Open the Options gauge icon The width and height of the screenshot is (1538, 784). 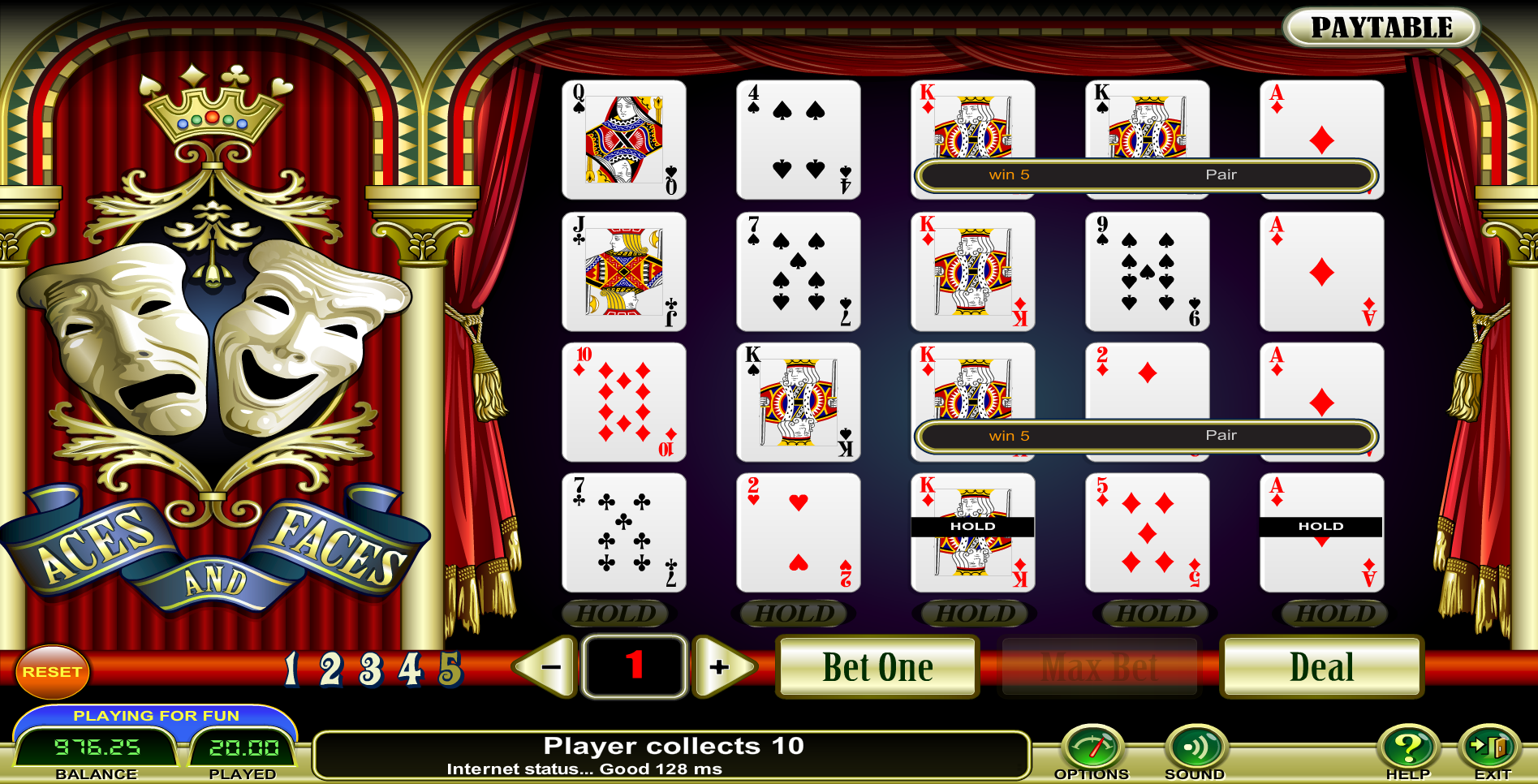point(1092,747)
